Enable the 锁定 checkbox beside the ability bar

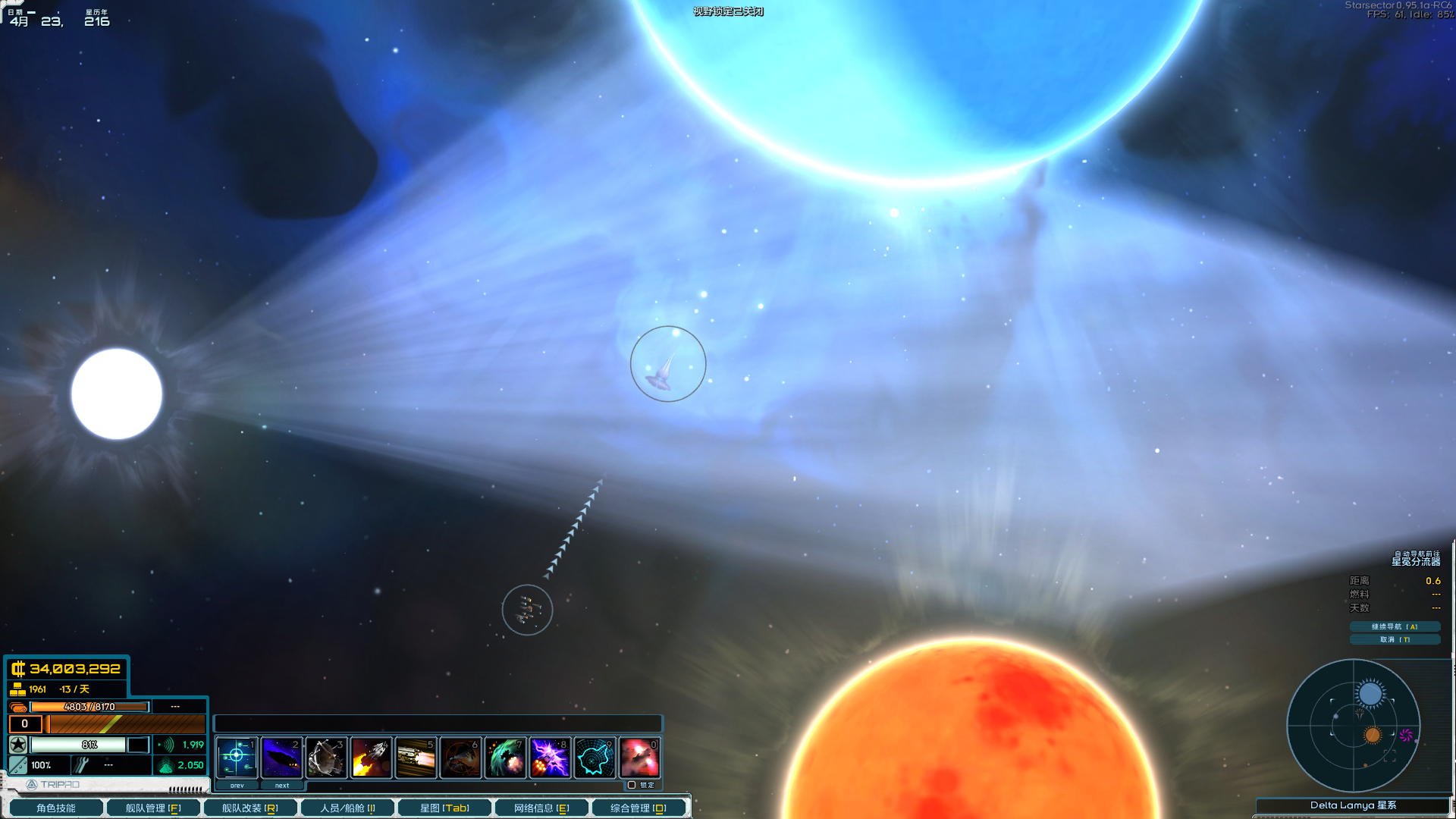tap(632, 786)
